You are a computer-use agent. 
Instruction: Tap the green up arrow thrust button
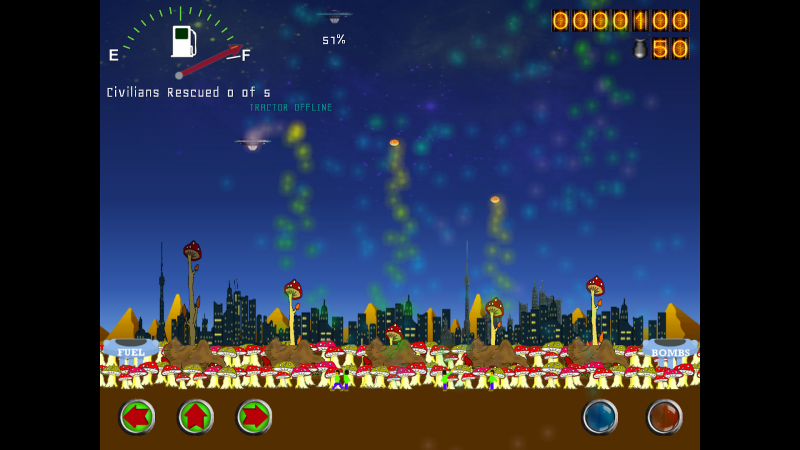click(x=196, y=416)
